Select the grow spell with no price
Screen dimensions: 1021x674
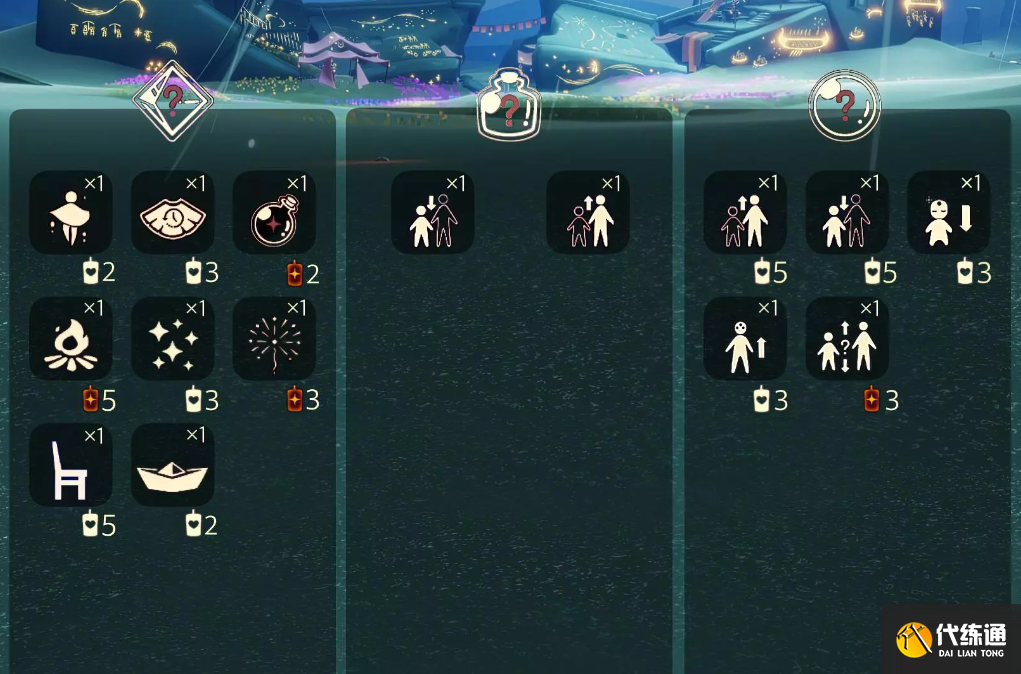588,212
